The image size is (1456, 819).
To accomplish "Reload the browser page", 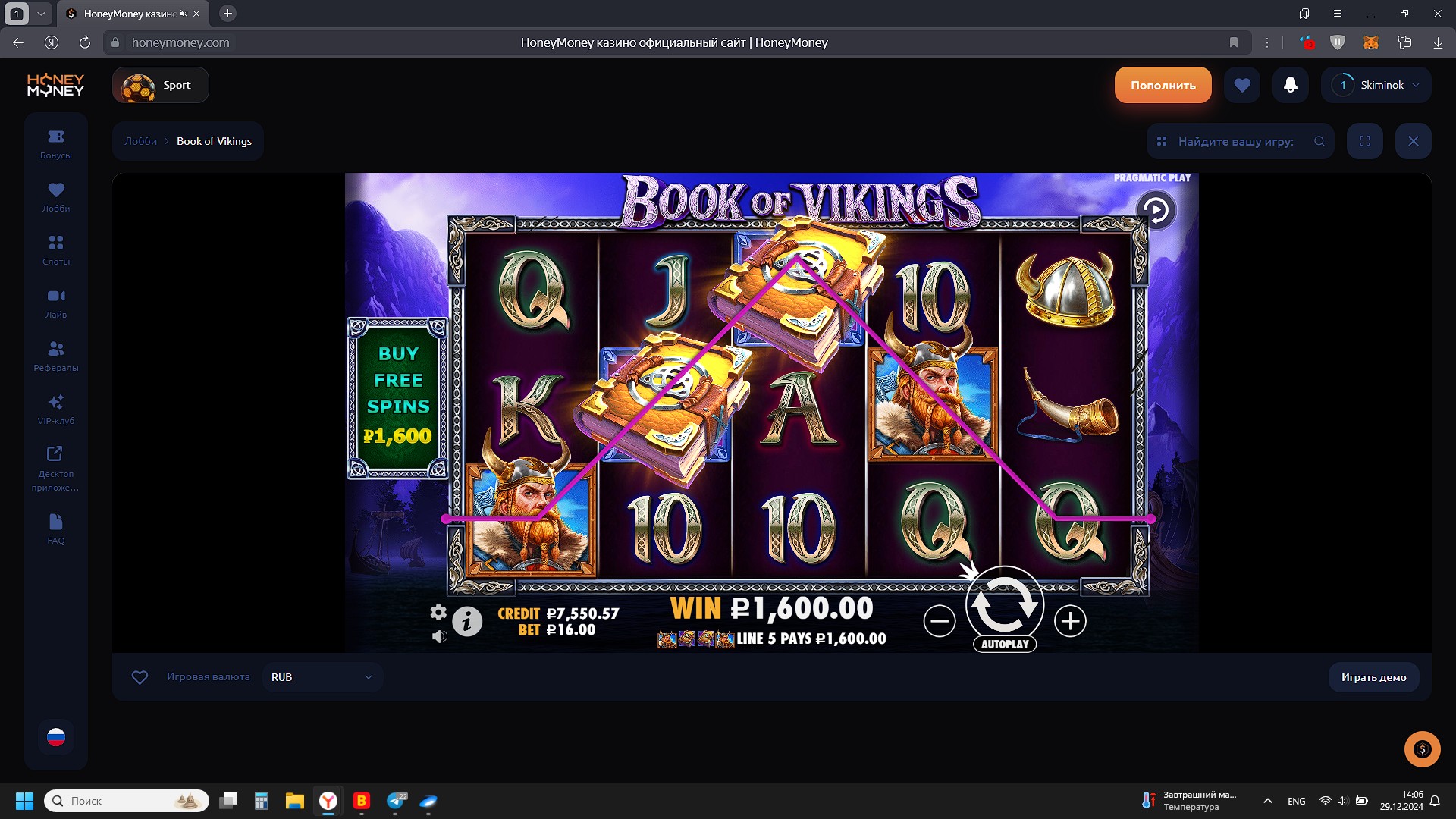I will pos(85,42).
